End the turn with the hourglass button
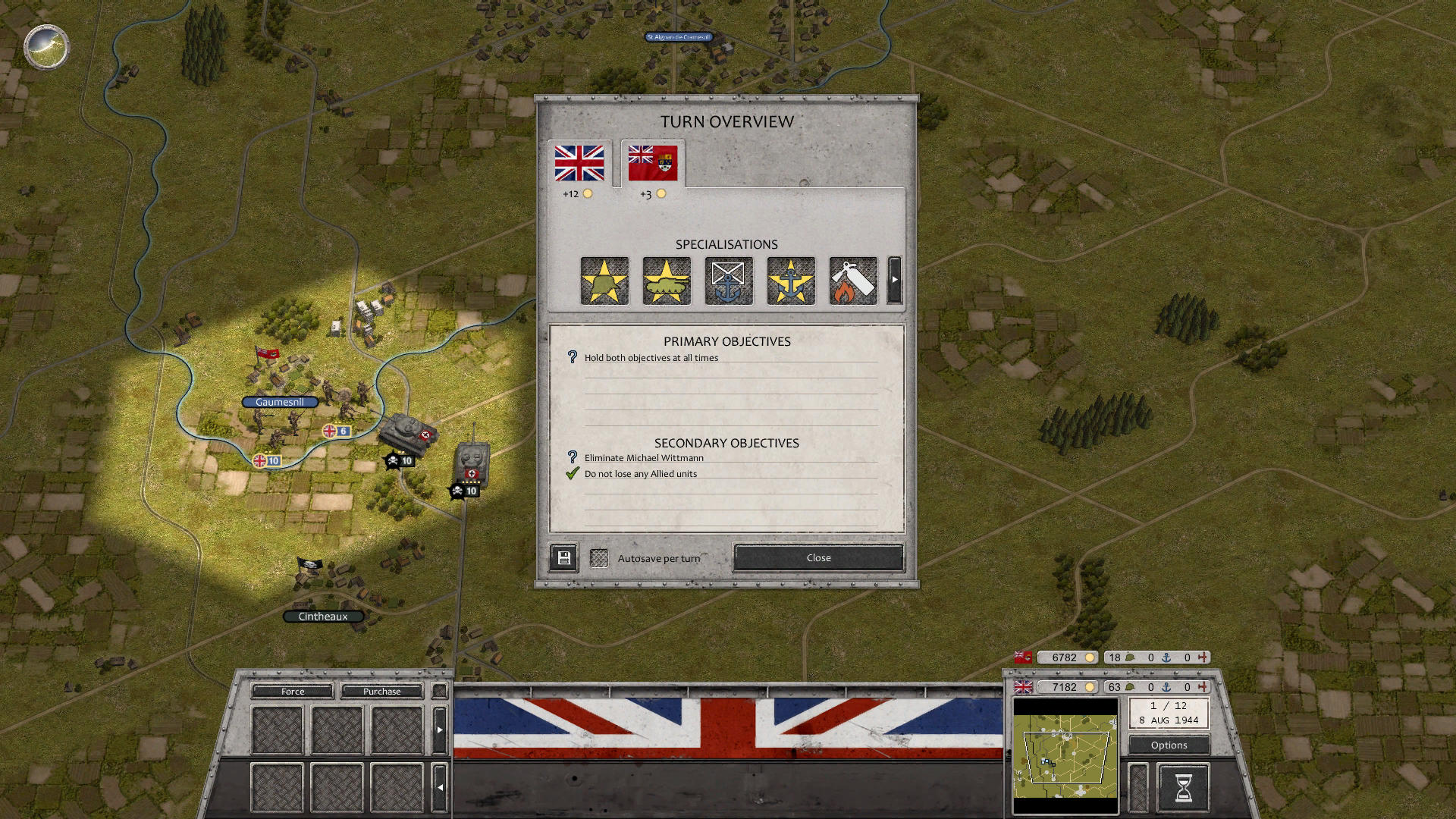The height and width of the screenshot is (819, 1456). [x=1183, y=787]
